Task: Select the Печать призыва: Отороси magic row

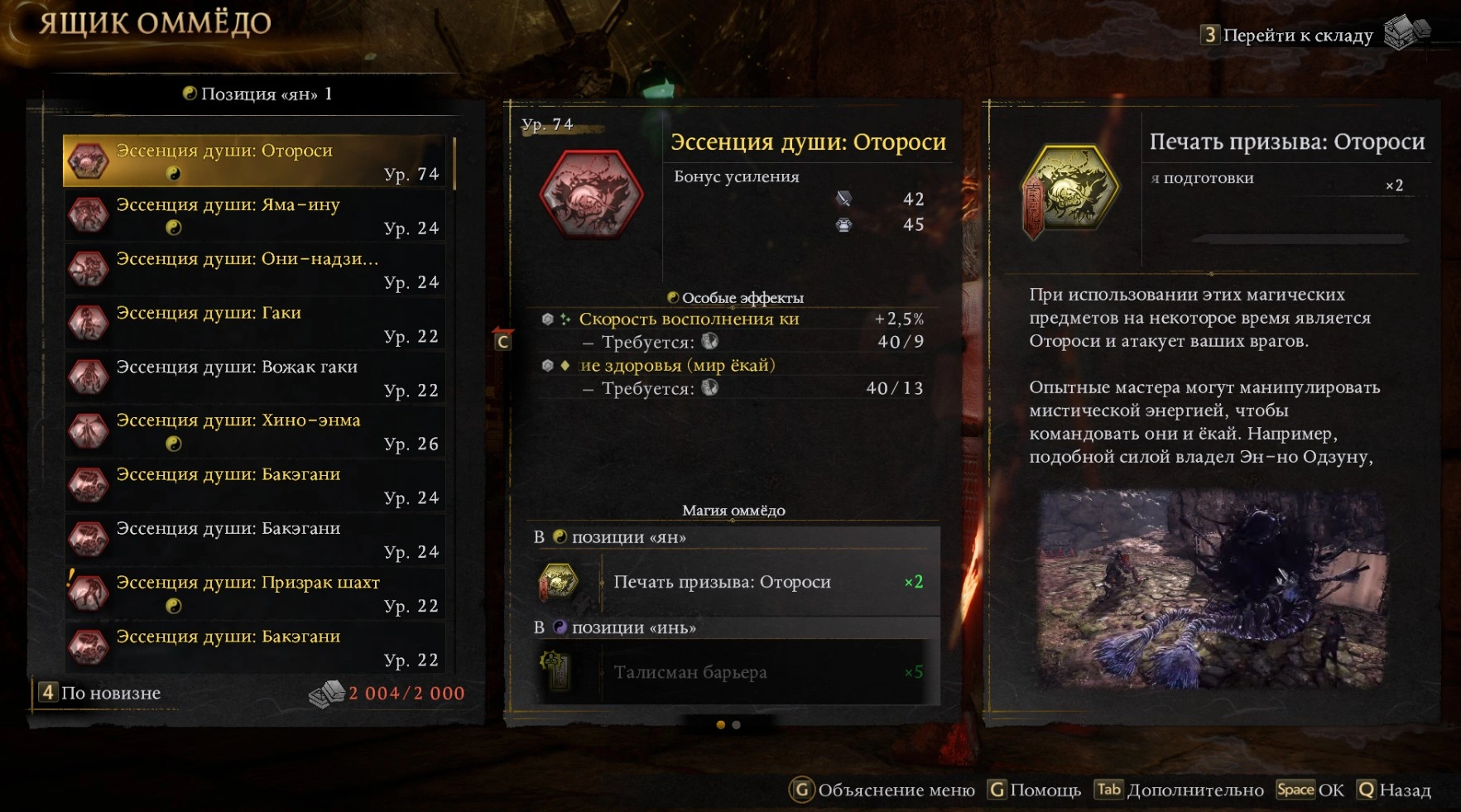Action: point(733,582)
